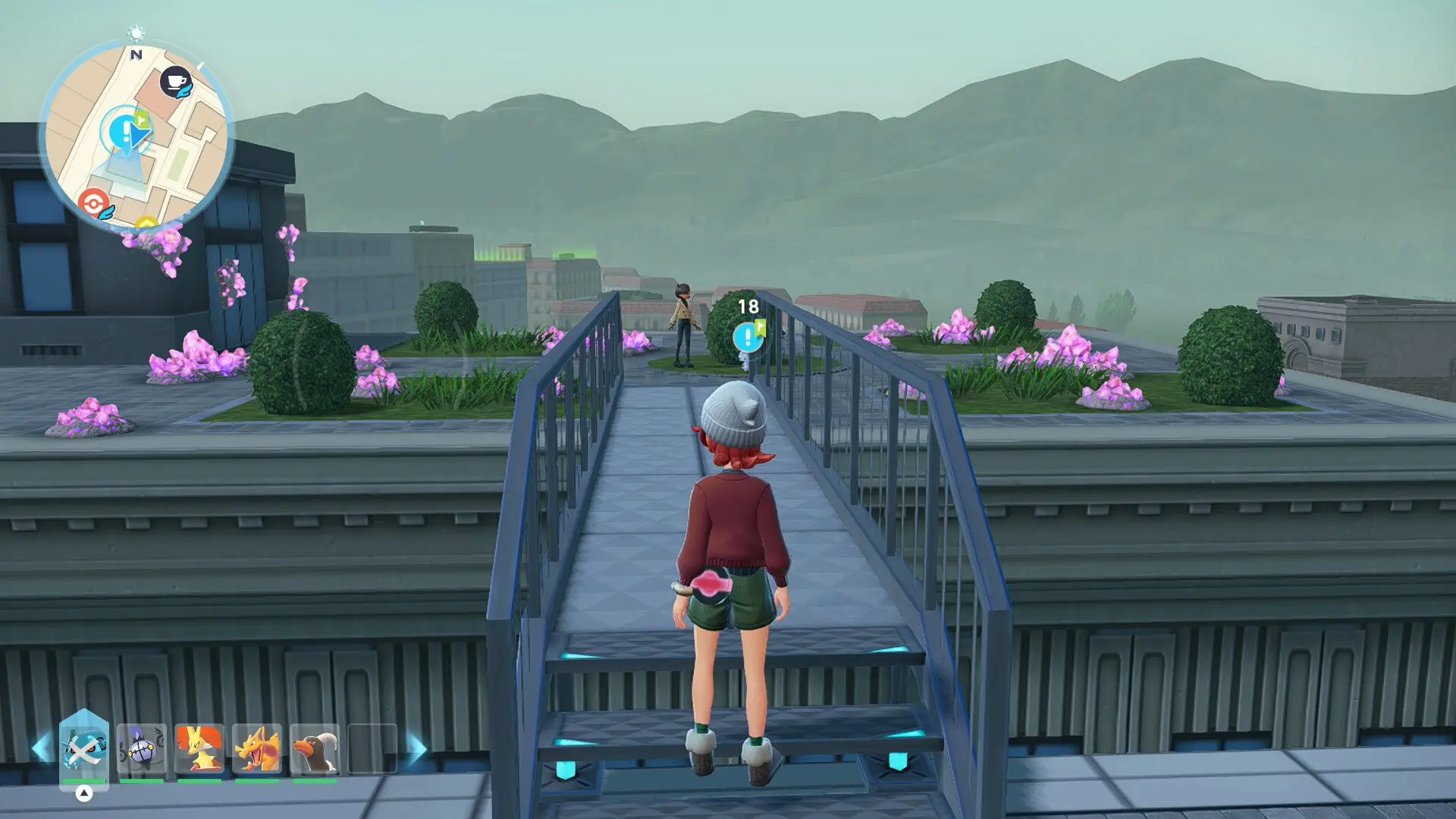1456x819 pixels.
Task: Select the quest waypoint marker labeled 18
Action: tap(748, 335)
